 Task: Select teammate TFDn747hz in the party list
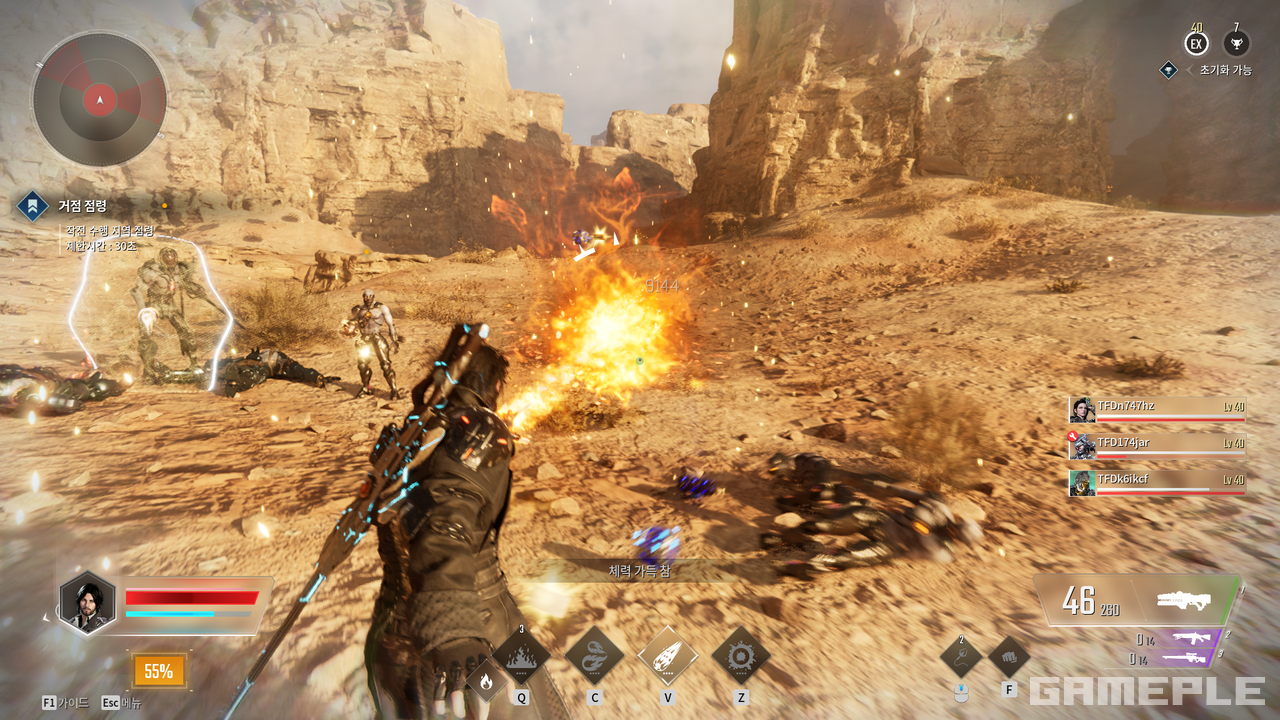point(1157,409)
